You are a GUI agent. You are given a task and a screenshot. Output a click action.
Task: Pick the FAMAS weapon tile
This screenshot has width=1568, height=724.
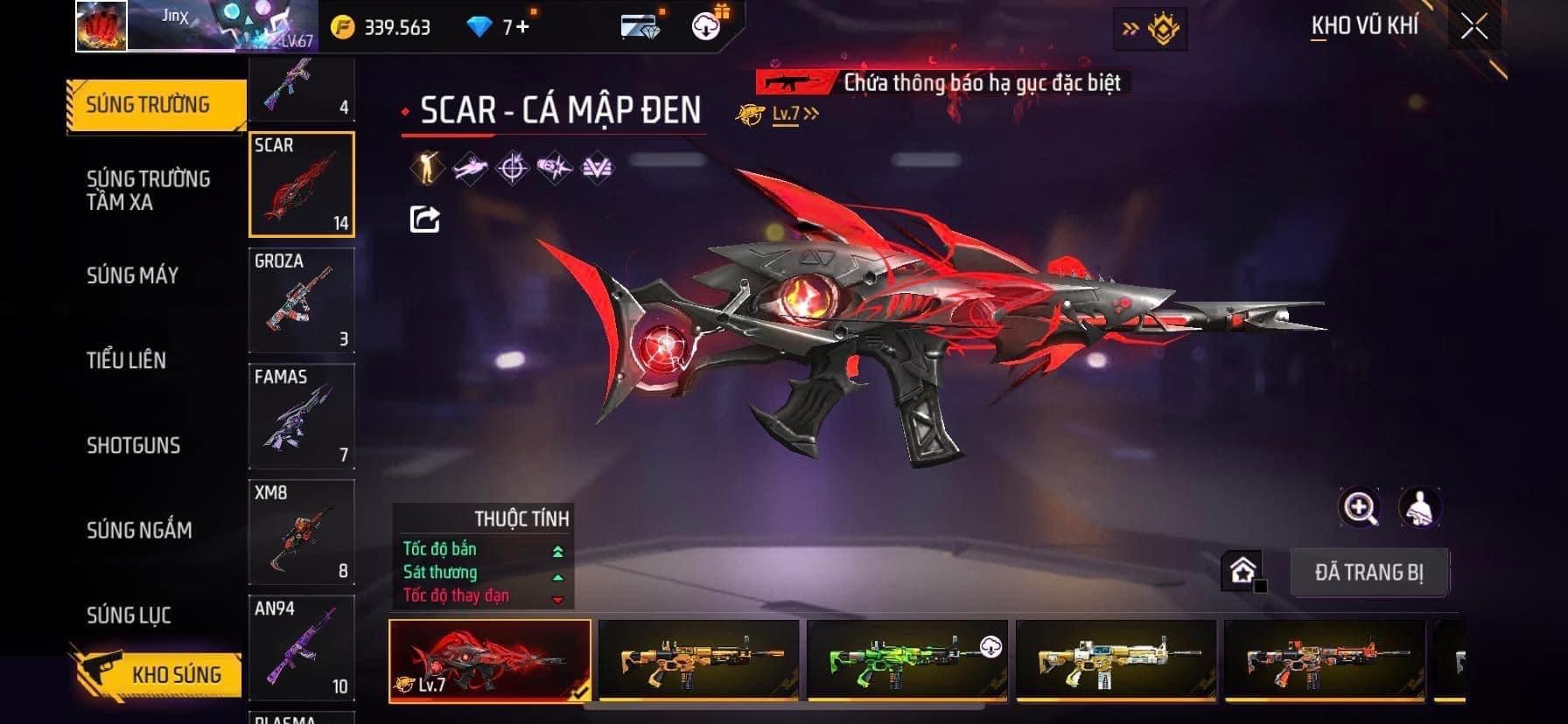tap(302, 416)
